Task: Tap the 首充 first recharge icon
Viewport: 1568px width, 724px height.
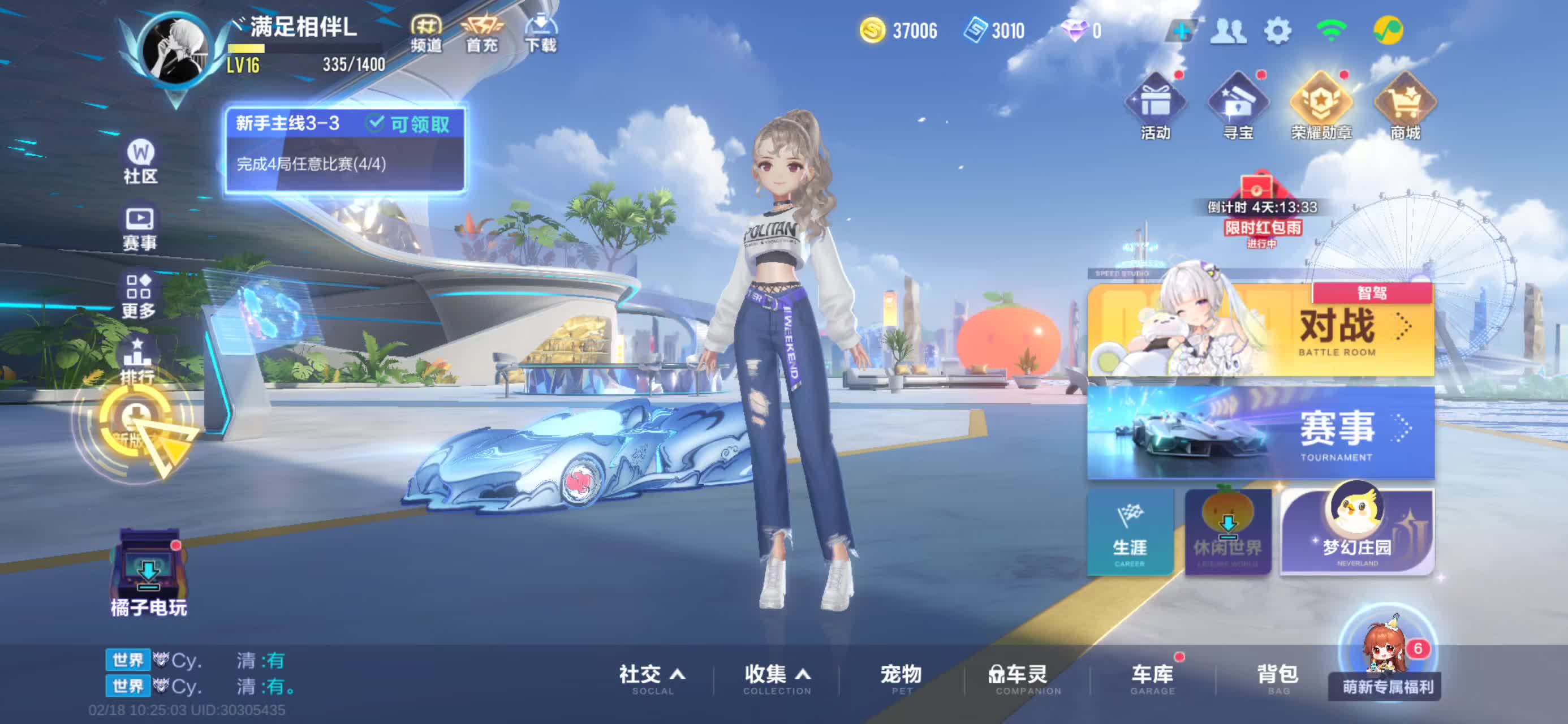Action: [x=481, y=33]
